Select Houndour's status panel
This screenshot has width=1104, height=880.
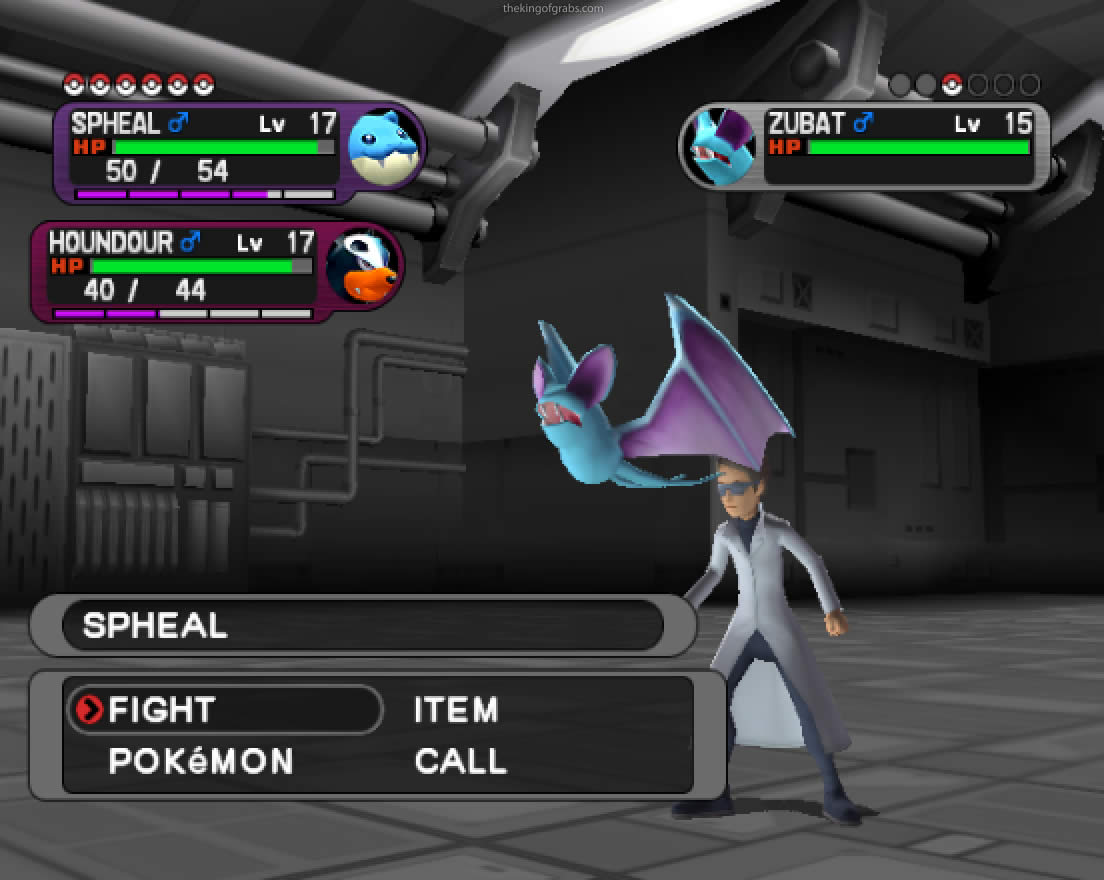coord(215,271)
